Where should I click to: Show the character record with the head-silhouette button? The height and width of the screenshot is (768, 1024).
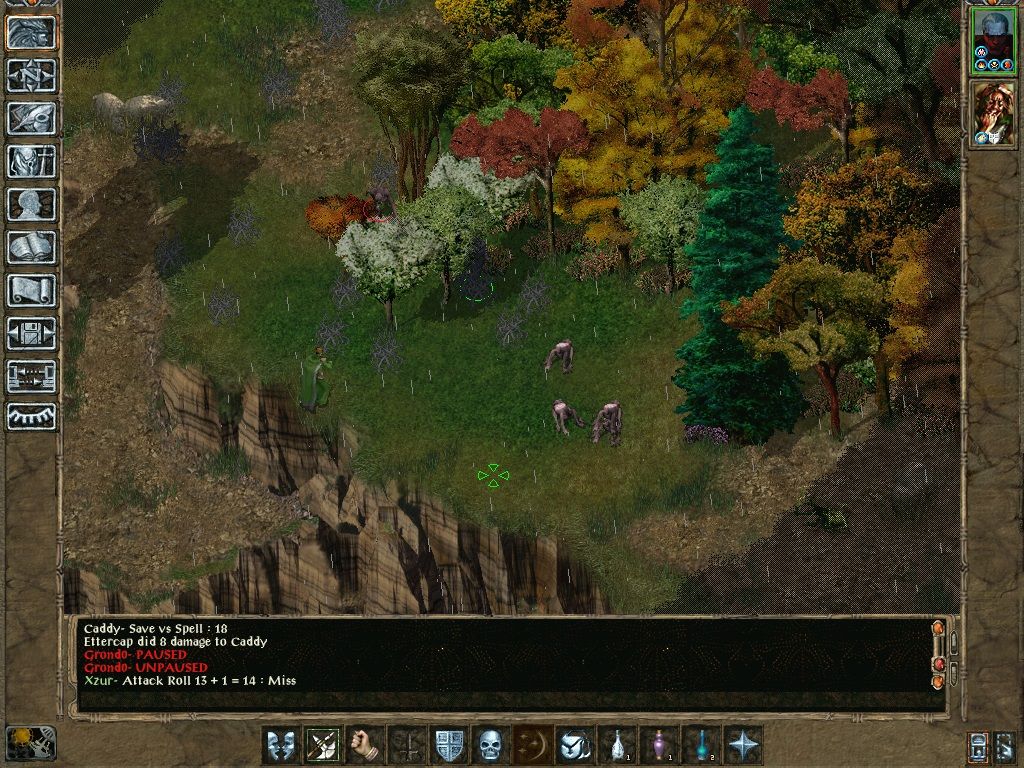[31, 204]
